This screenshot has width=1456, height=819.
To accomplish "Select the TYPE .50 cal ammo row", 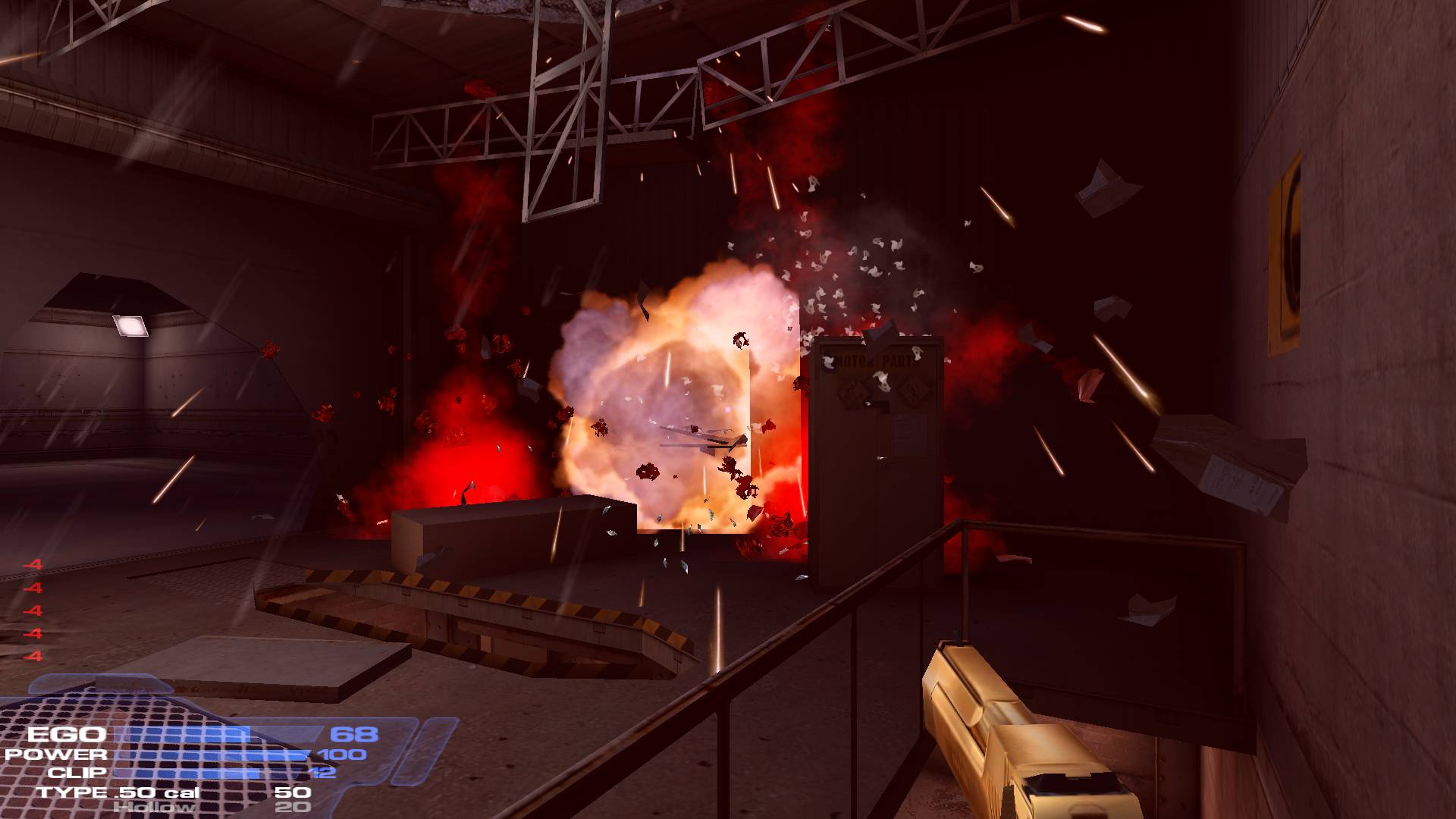I will 118,793.
